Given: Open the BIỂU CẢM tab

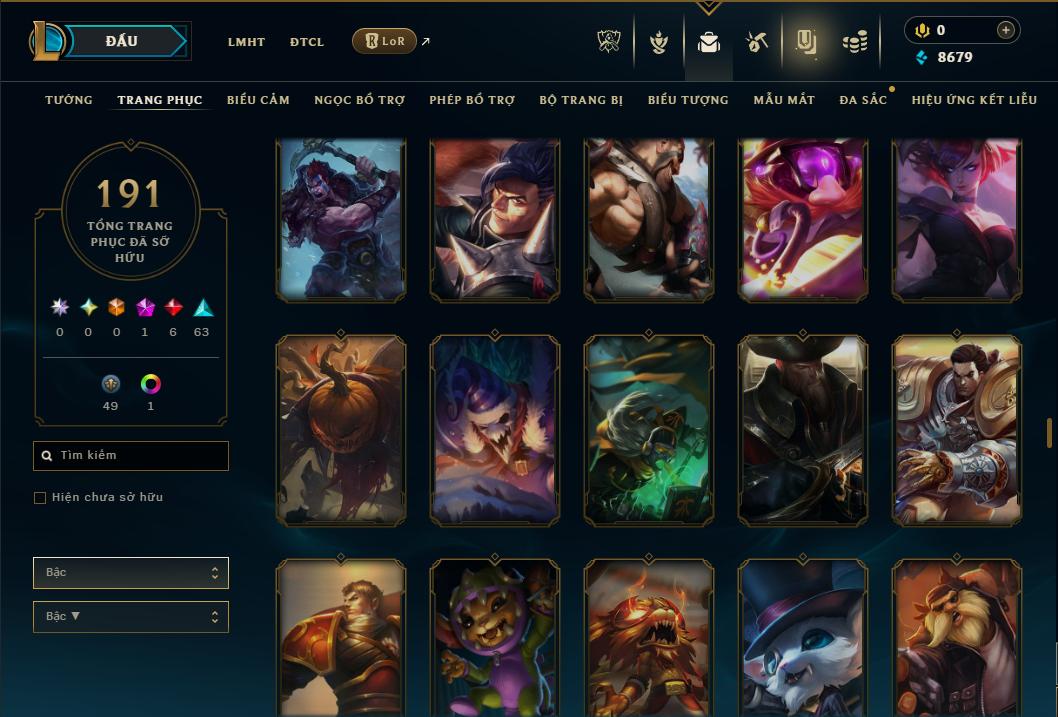Looking at the screenshot, I should coord(258,100).
